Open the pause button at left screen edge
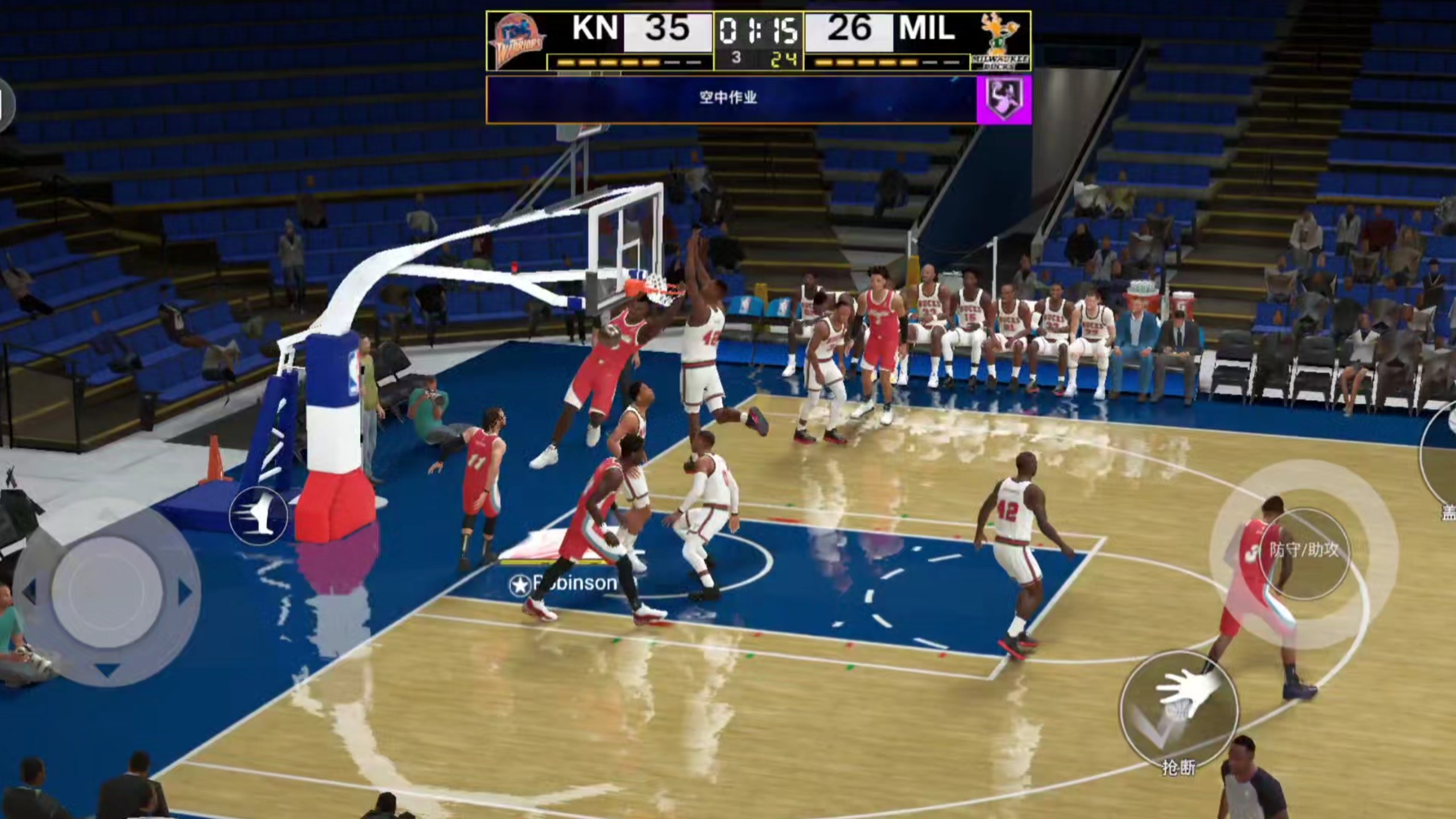The width and height of the screenshot is (1456, 819). point(5,105)
